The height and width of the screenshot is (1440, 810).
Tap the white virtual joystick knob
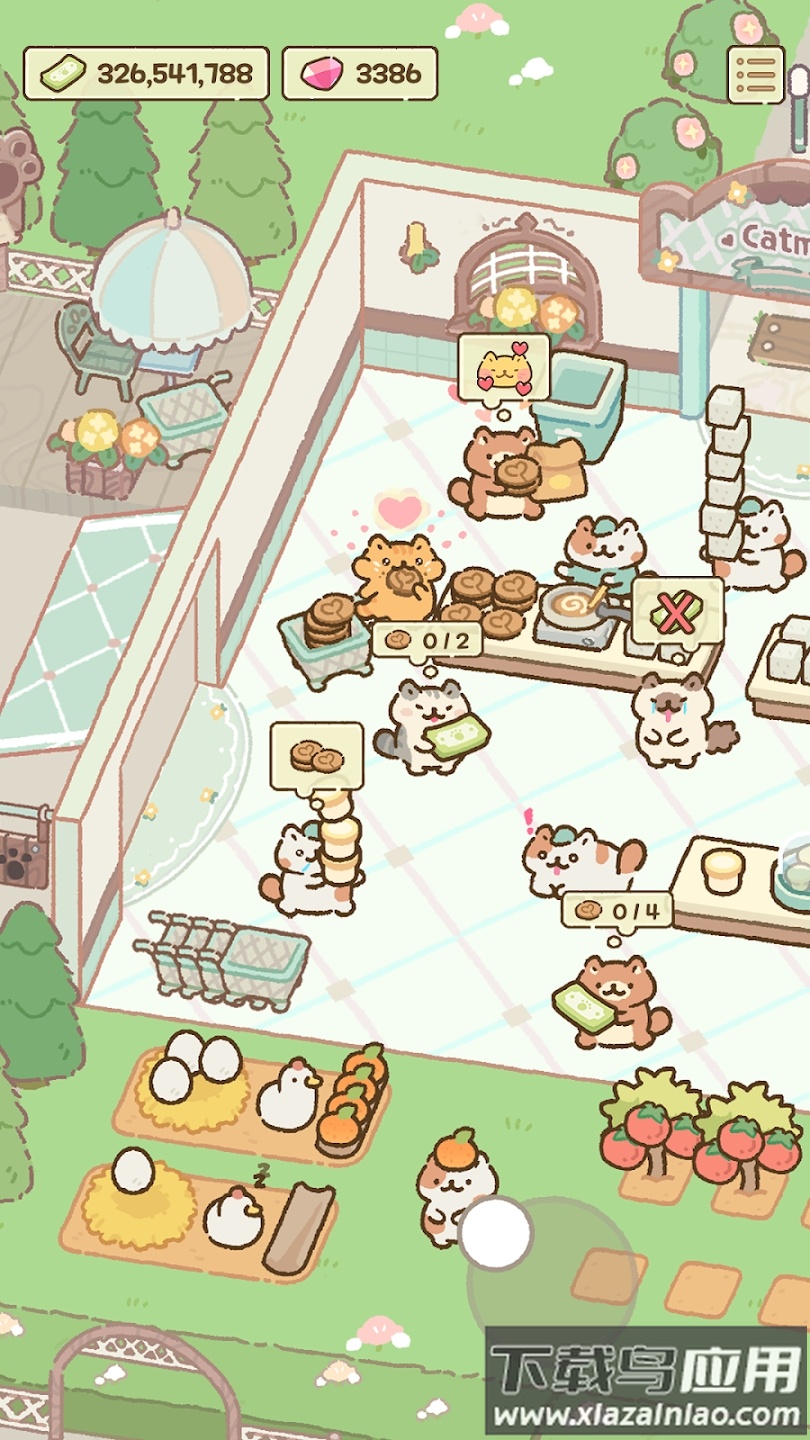tap(496, 1234)
